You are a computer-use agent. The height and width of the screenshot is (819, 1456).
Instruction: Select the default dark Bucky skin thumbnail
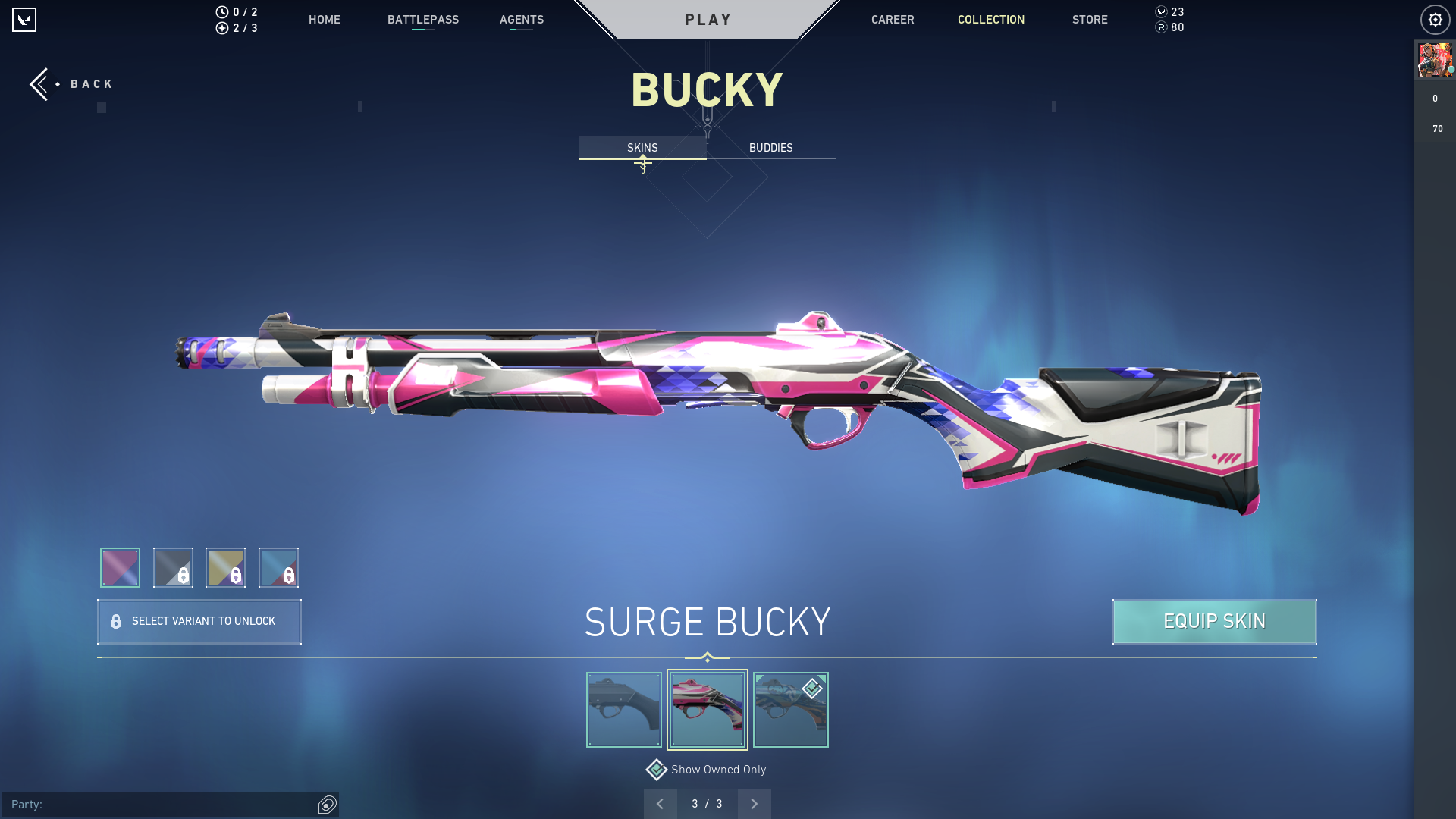click(x=623, y=710)
